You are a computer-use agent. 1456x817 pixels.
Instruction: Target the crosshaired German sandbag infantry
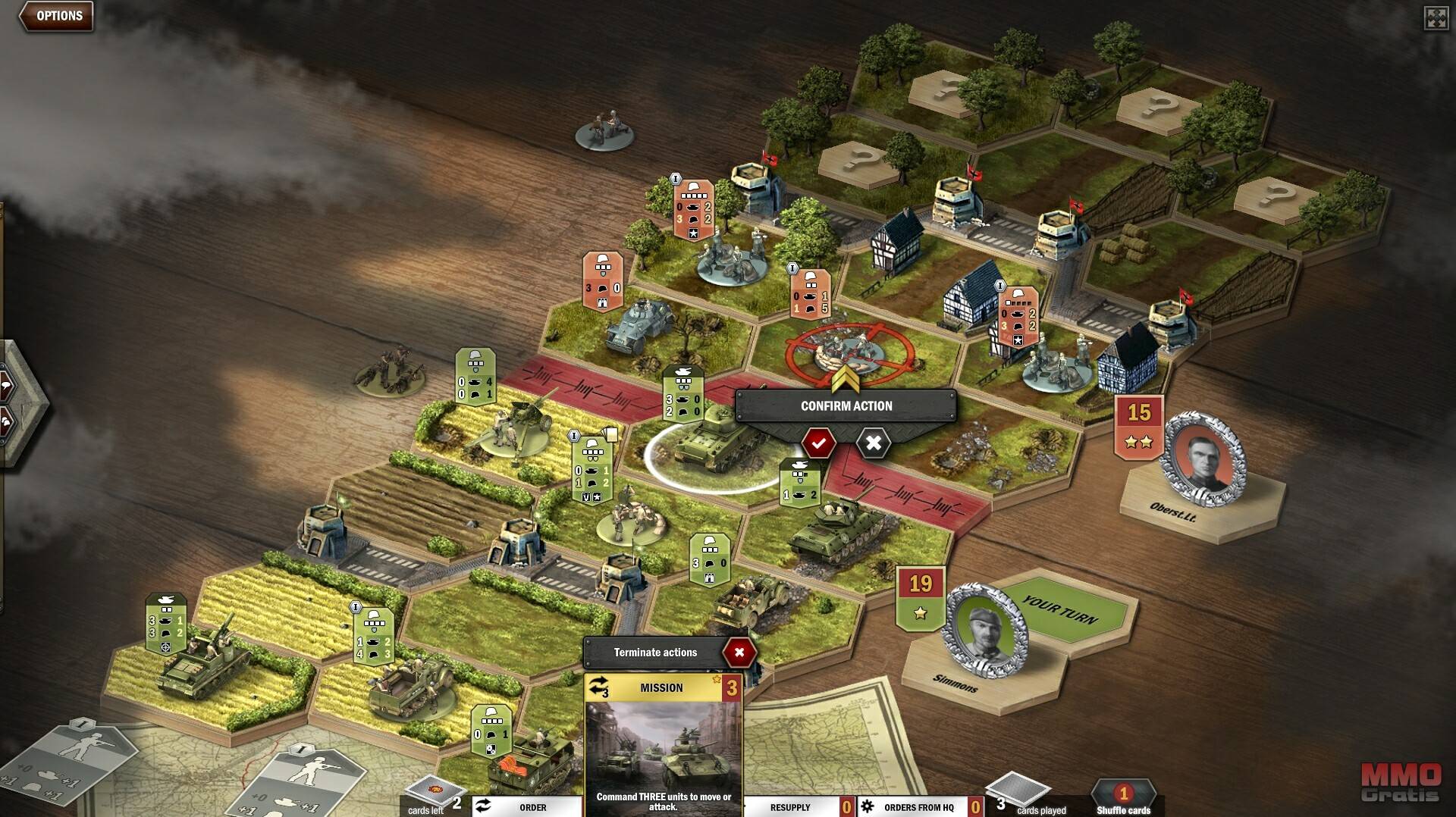(846, 350)
